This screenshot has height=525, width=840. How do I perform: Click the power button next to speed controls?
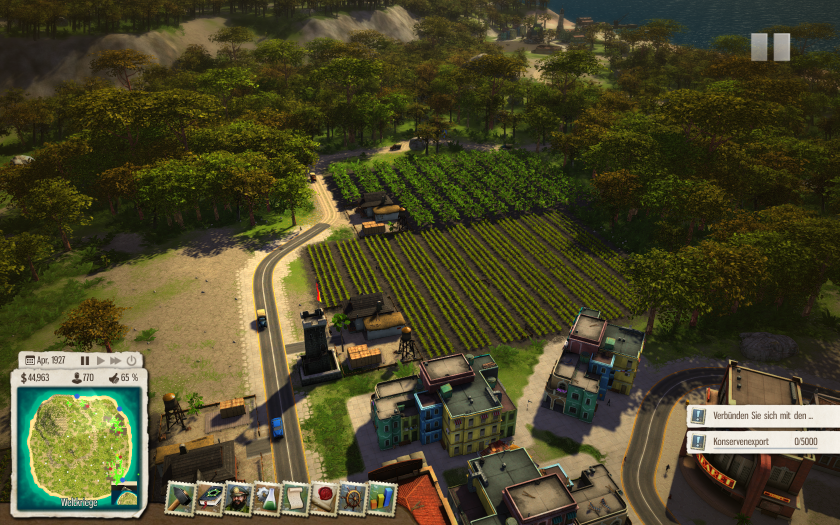[133, 360]
